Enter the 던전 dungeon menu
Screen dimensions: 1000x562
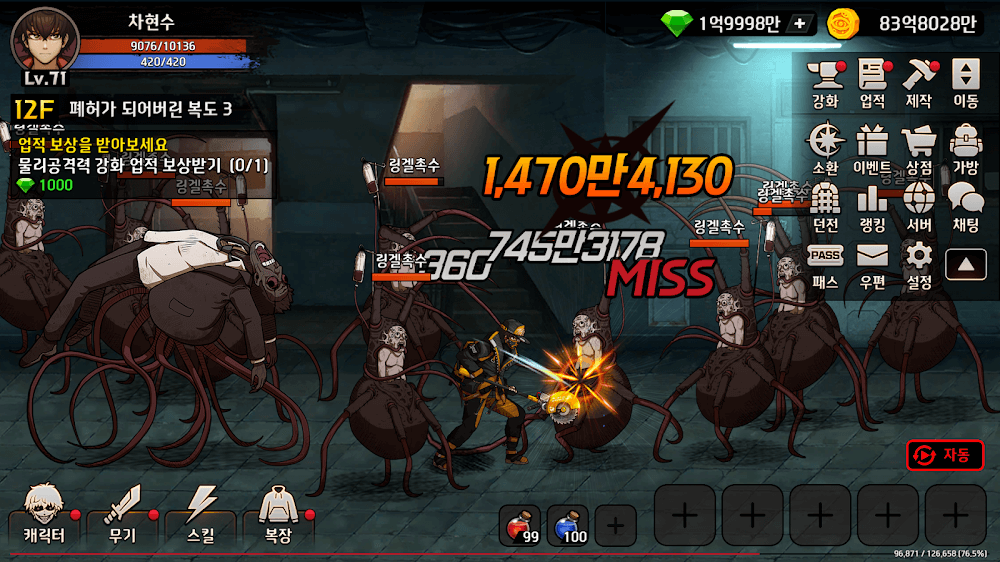pos(826,206)
